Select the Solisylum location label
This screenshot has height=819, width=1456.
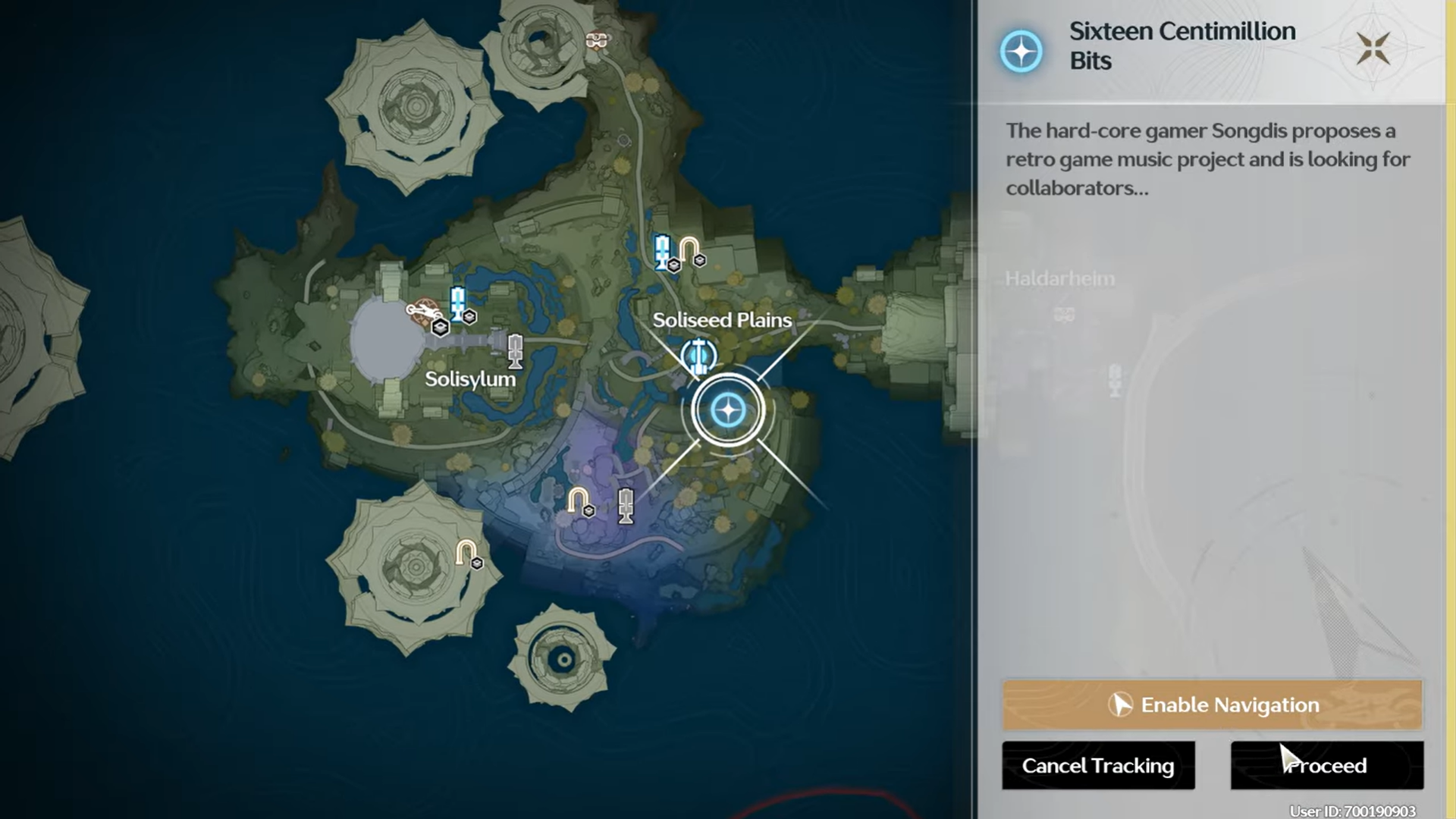pos(469,379)
